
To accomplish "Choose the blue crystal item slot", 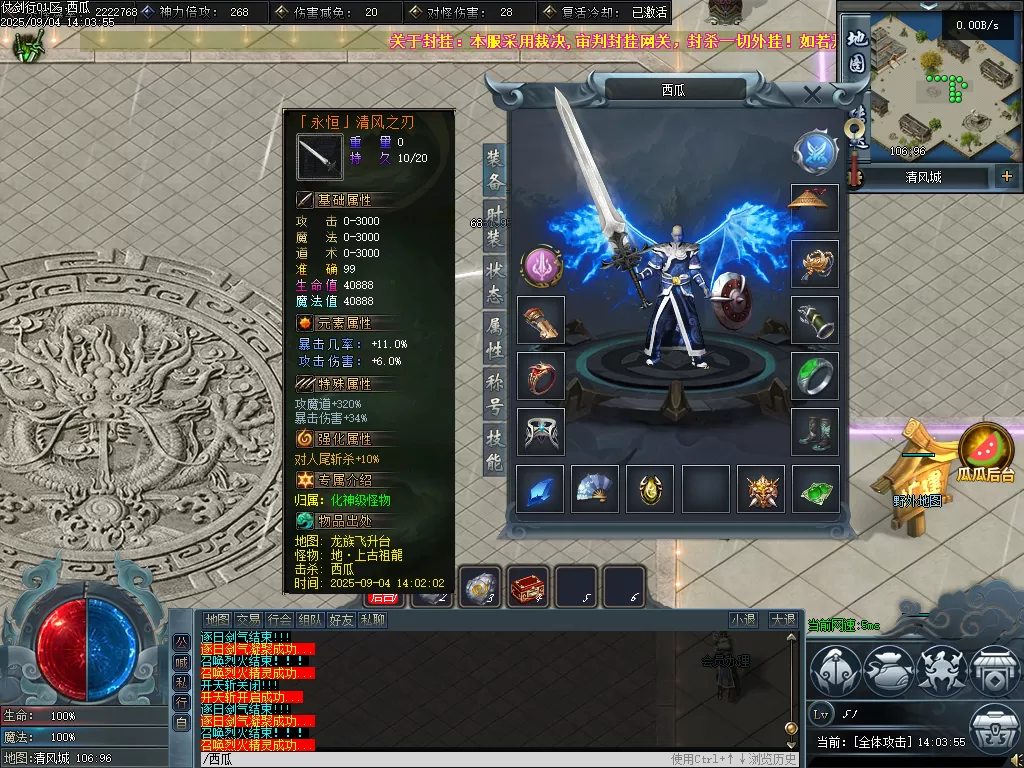I will pyautogui.click(x=541, y=489).
